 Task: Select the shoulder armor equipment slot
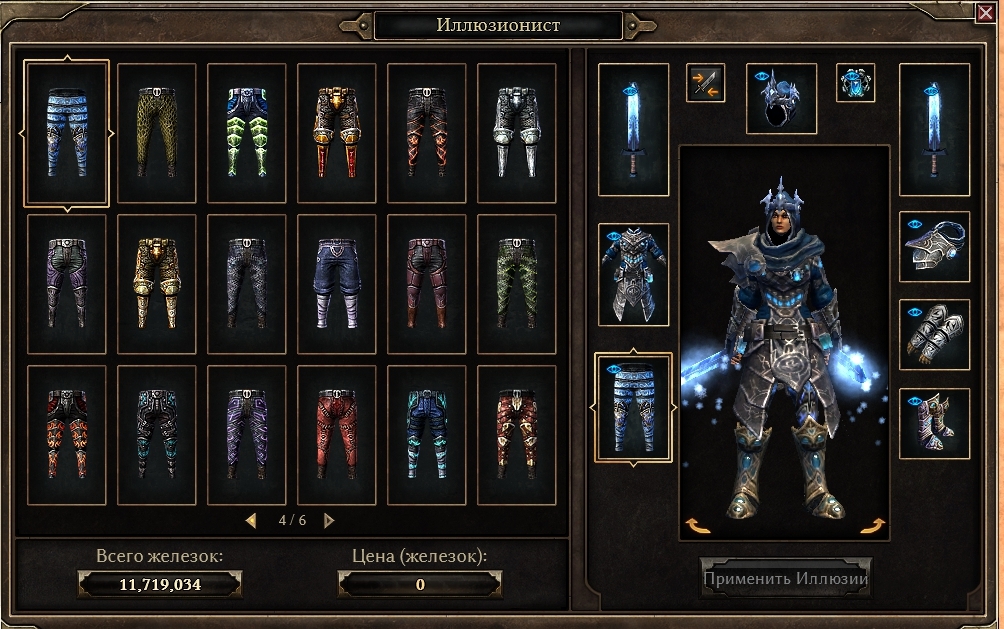pyautogui.click(x=934, y=246)
